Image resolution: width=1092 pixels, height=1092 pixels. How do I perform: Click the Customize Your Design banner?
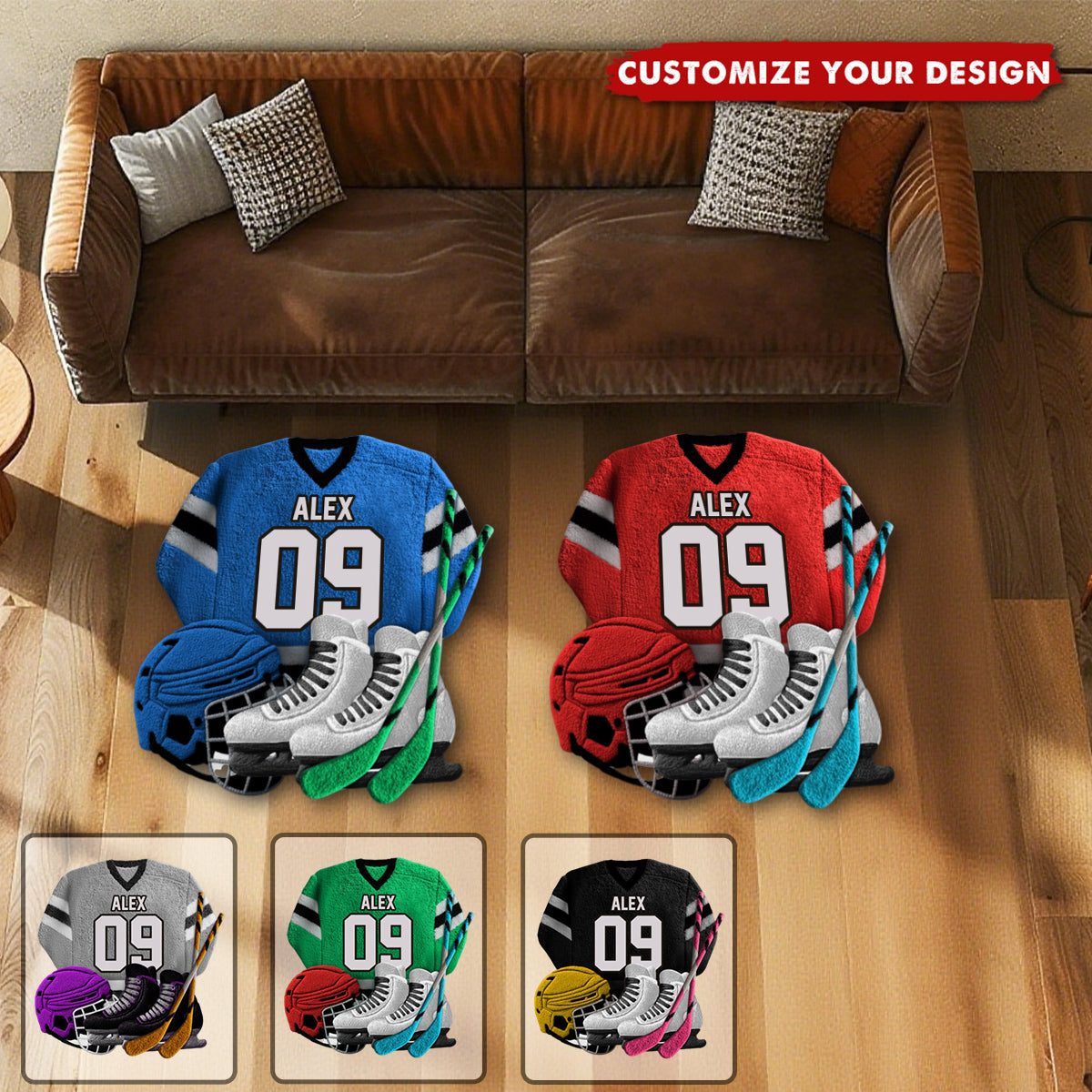point(834,72)
